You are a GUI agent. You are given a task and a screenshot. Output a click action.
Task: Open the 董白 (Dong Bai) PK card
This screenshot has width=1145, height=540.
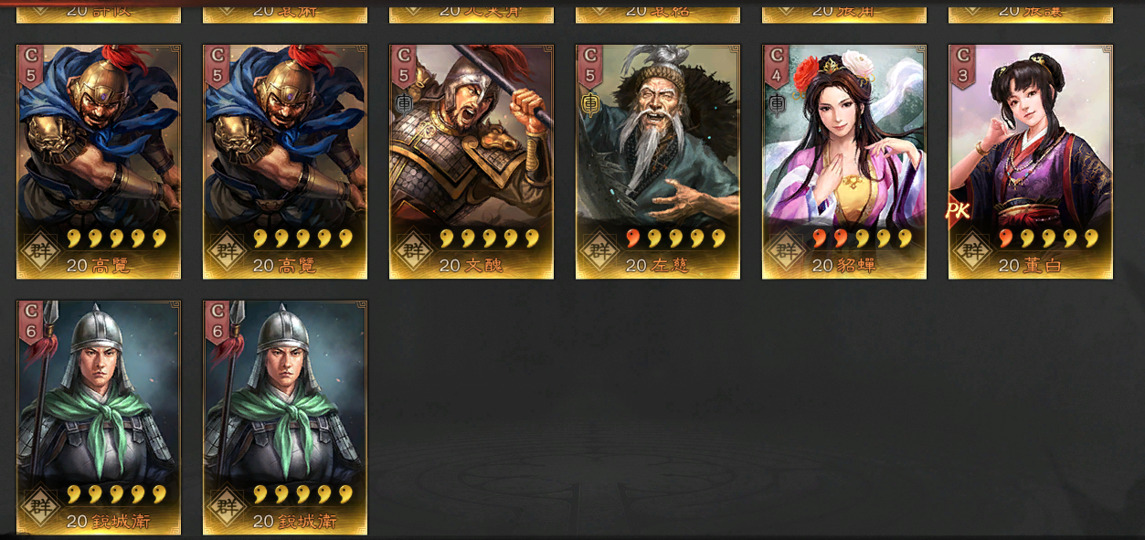1030,161
